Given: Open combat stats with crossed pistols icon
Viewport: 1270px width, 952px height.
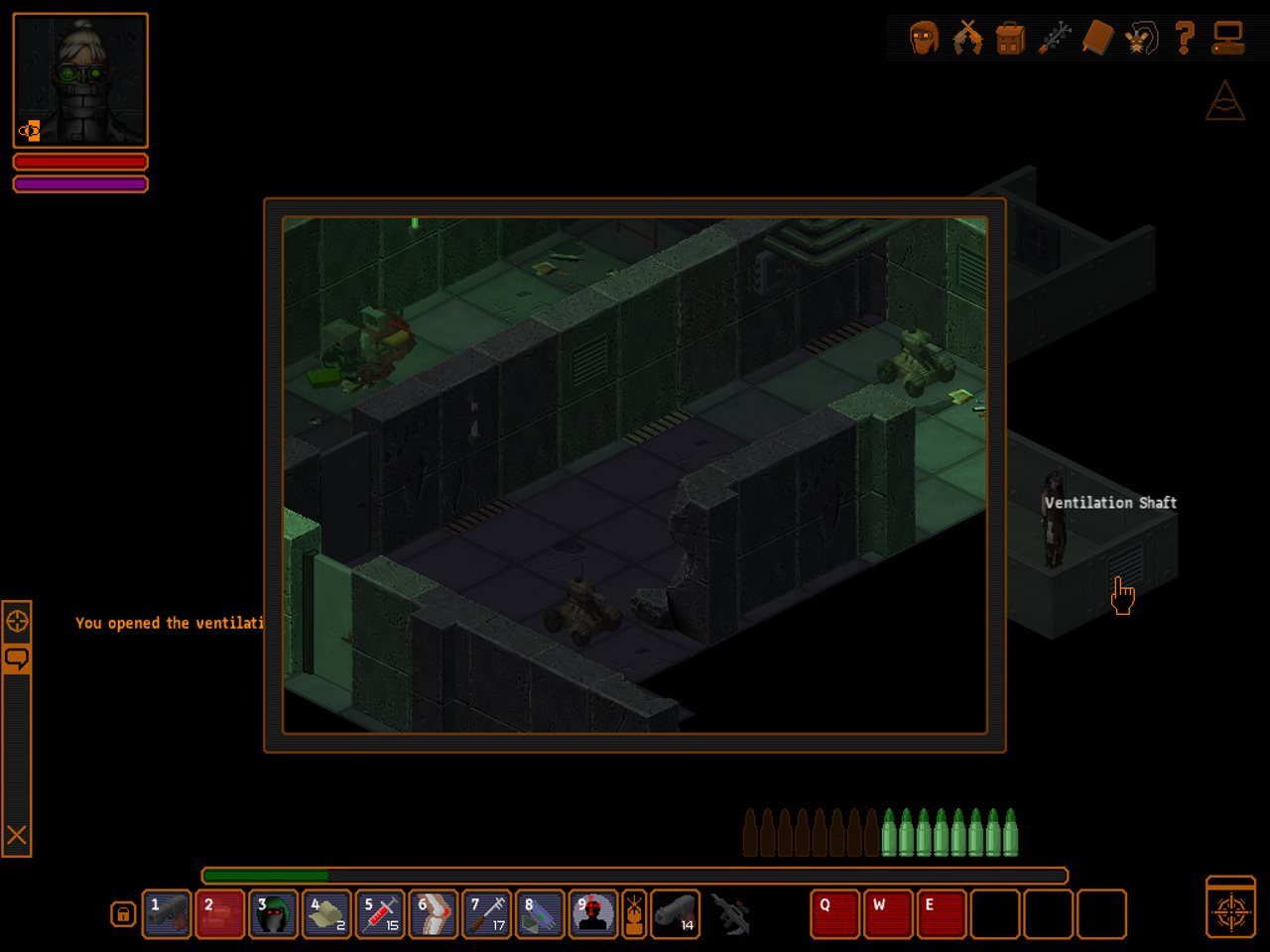Looking at the screenshot, I should click(x=967, y=39).
